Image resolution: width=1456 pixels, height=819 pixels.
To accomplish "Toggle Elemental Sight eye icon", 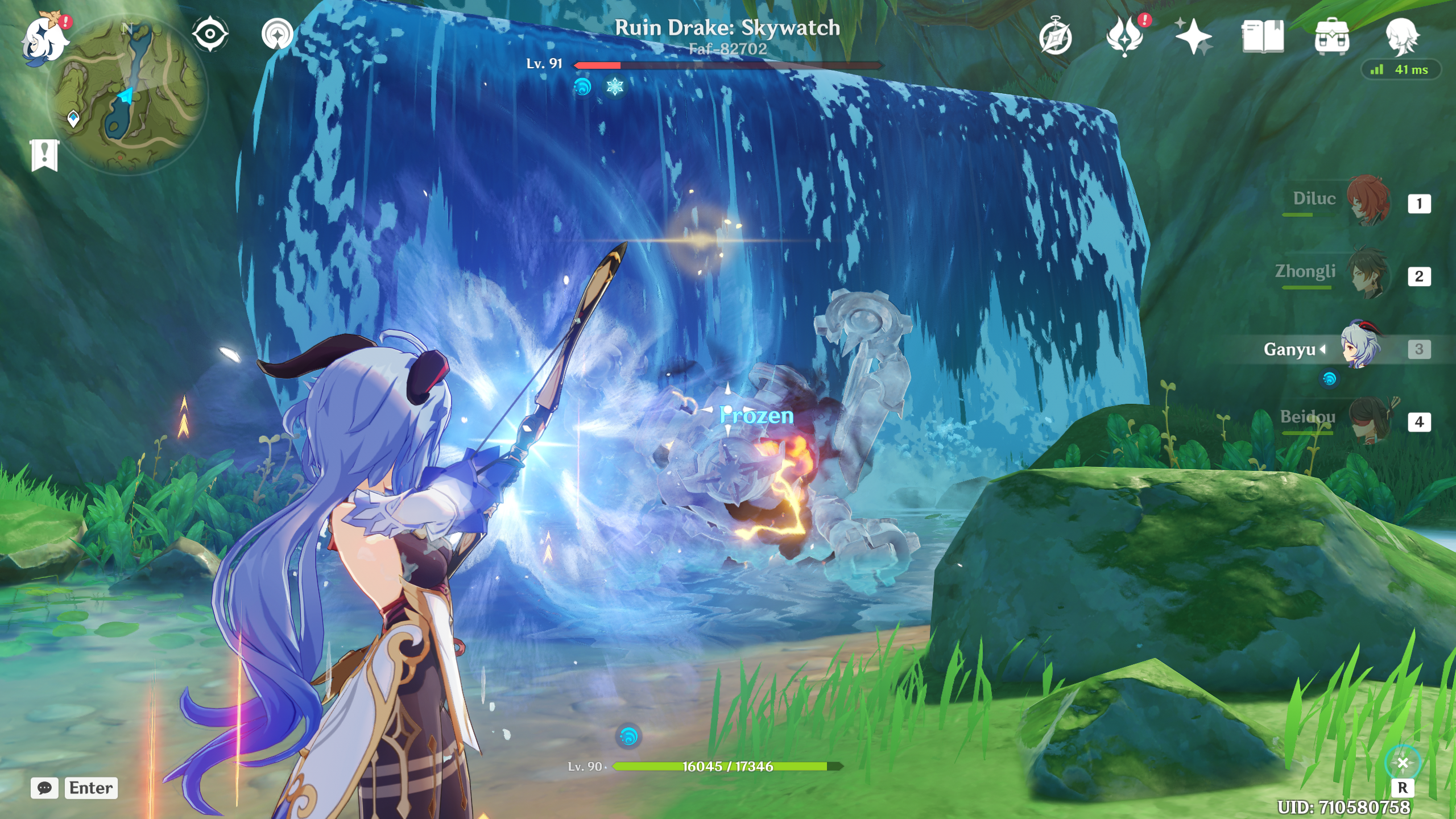I will pyautogui.click(x=210, y=34).
